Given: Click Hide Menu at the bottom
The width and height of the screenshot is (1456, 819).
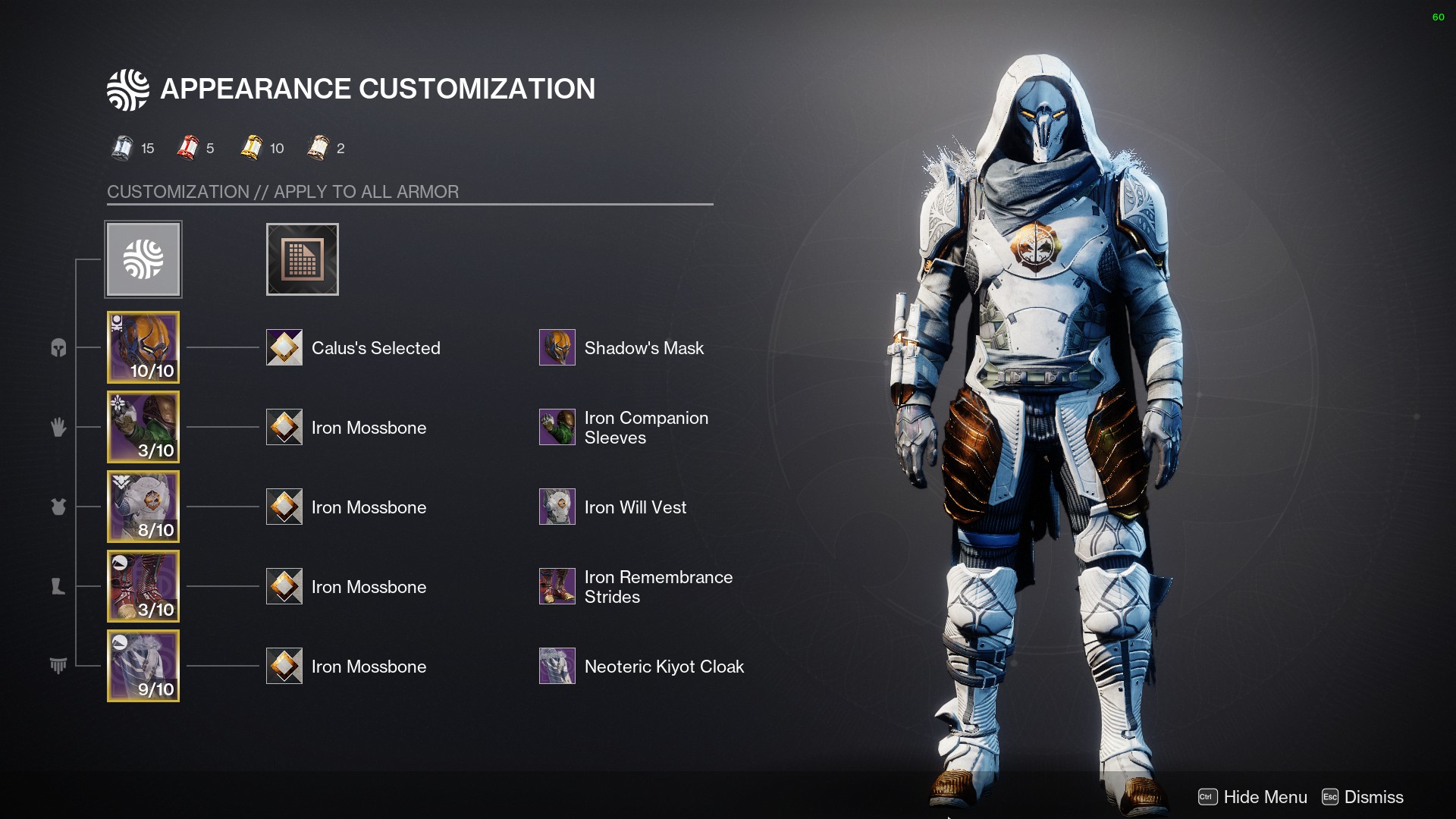Looking at the screenshot, I should pos(1253,797).
